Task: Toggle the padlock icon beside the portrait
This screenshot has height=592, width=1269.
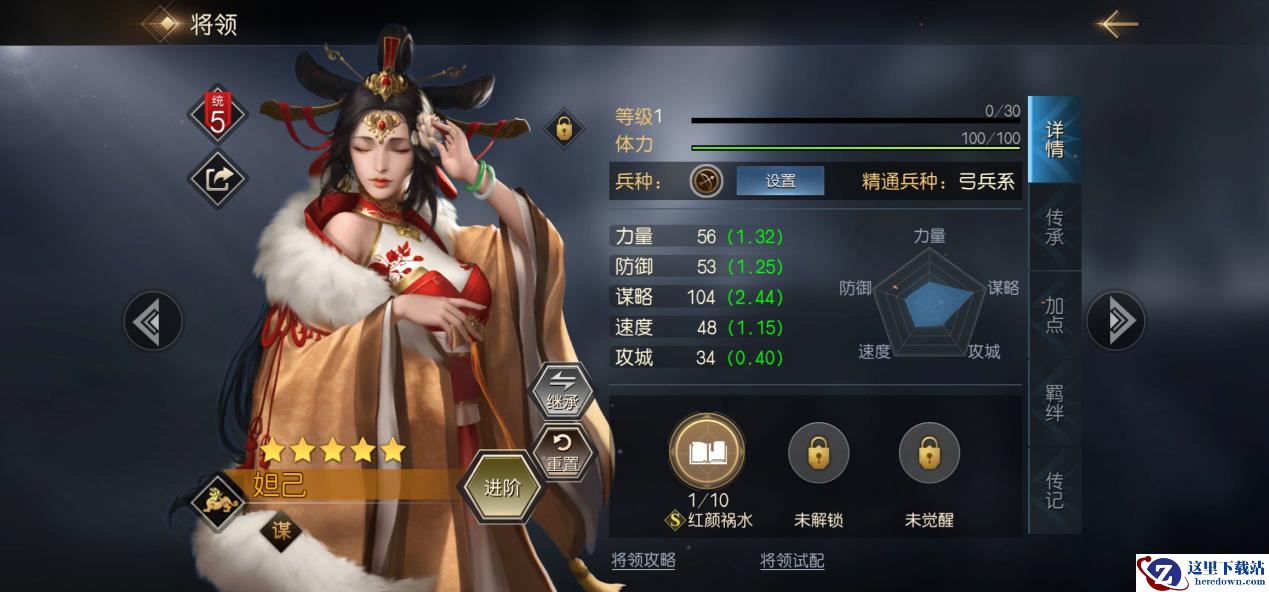Action: (564, 128)
